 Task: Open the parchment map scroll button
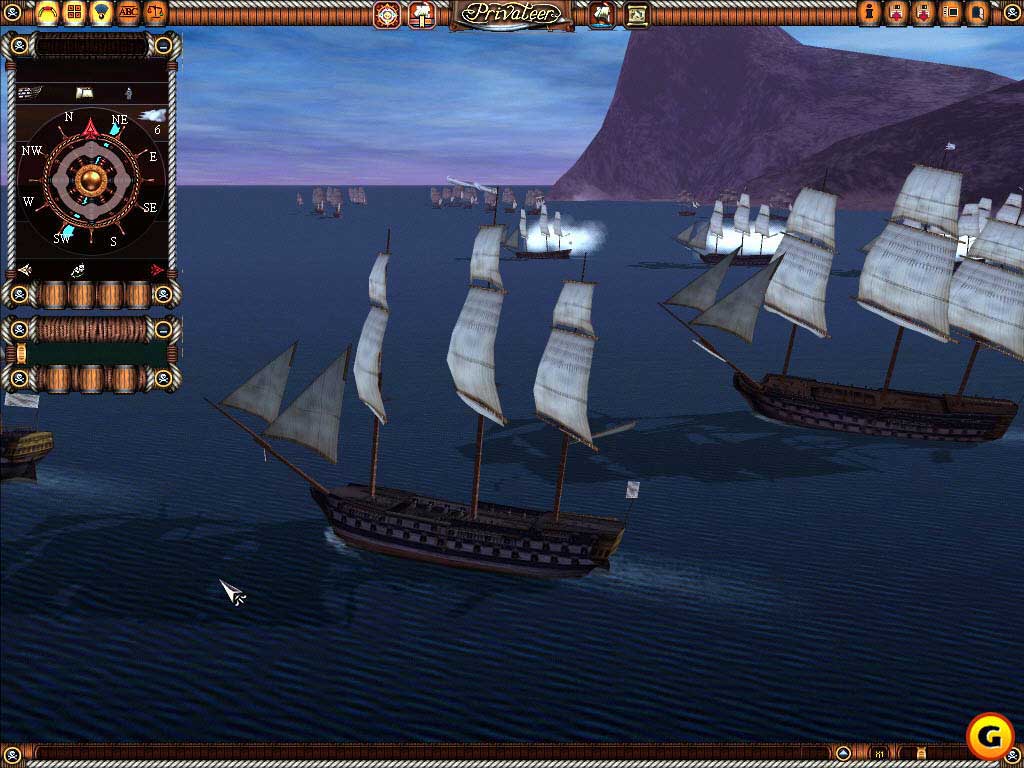pos(637,14)
